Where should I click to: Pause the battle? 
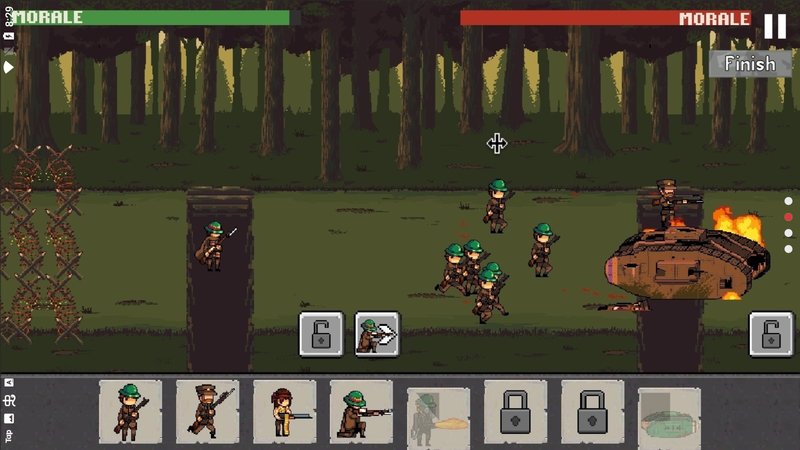775,26
